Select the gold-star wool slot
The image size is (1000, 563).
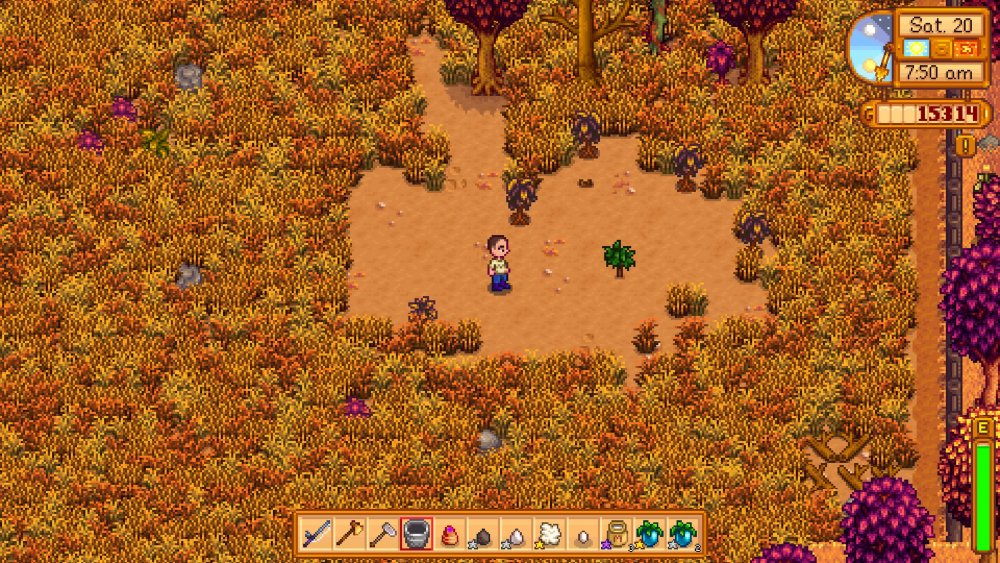tap(549, 534)
